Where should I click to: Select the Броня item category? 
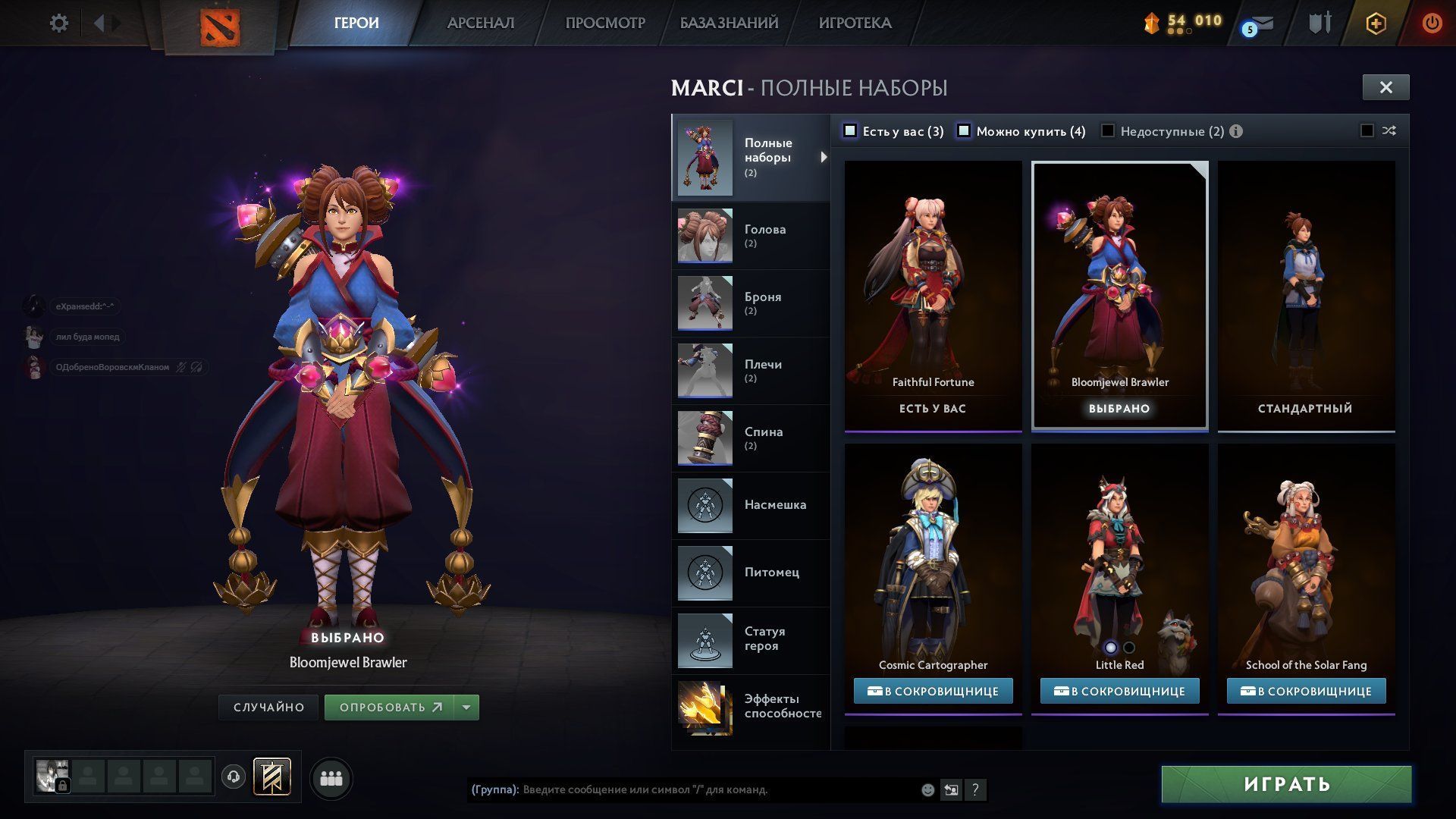750,303
